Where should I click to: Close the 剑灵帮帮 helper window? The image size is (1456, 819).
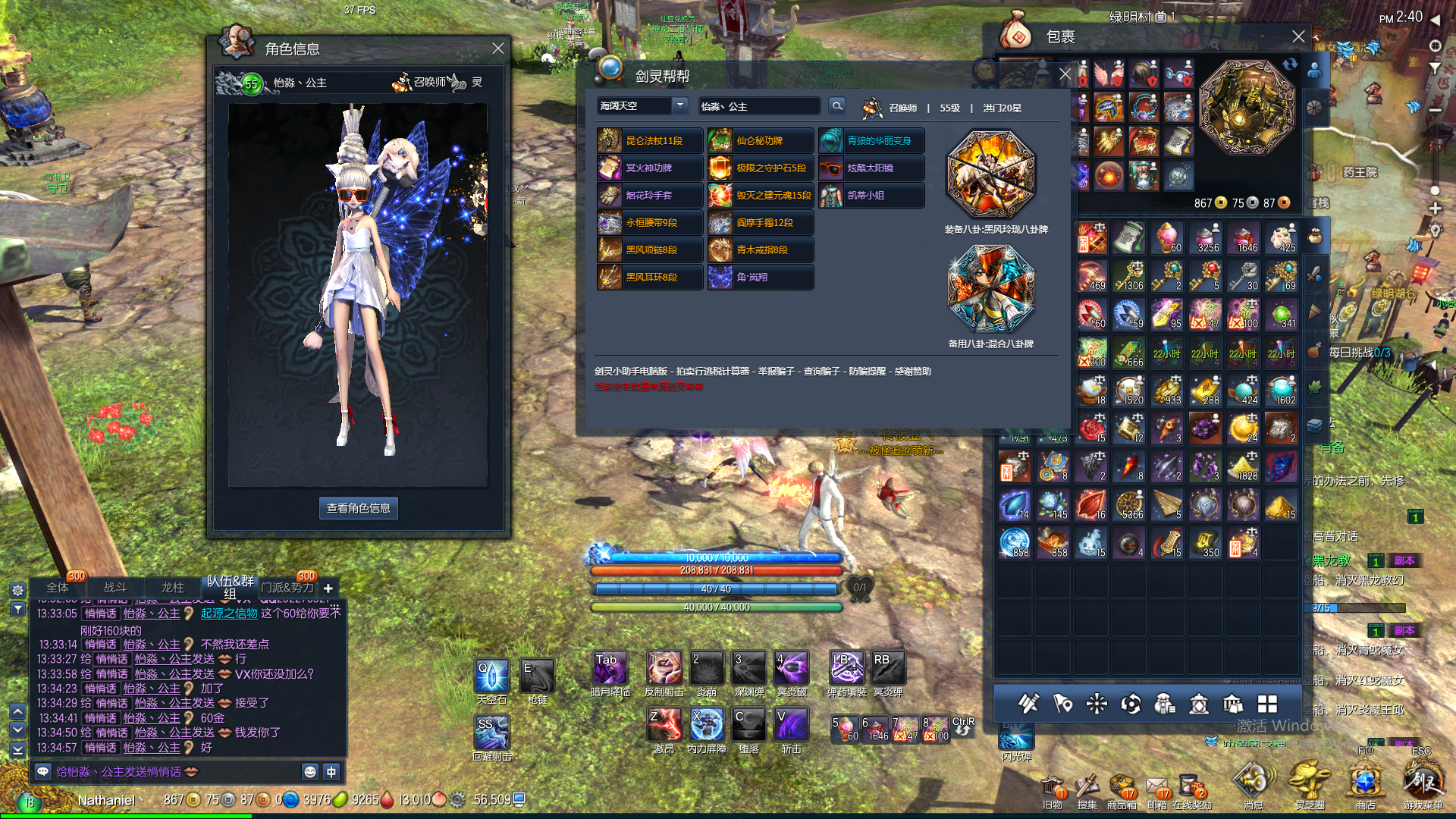click(1065, 74)
